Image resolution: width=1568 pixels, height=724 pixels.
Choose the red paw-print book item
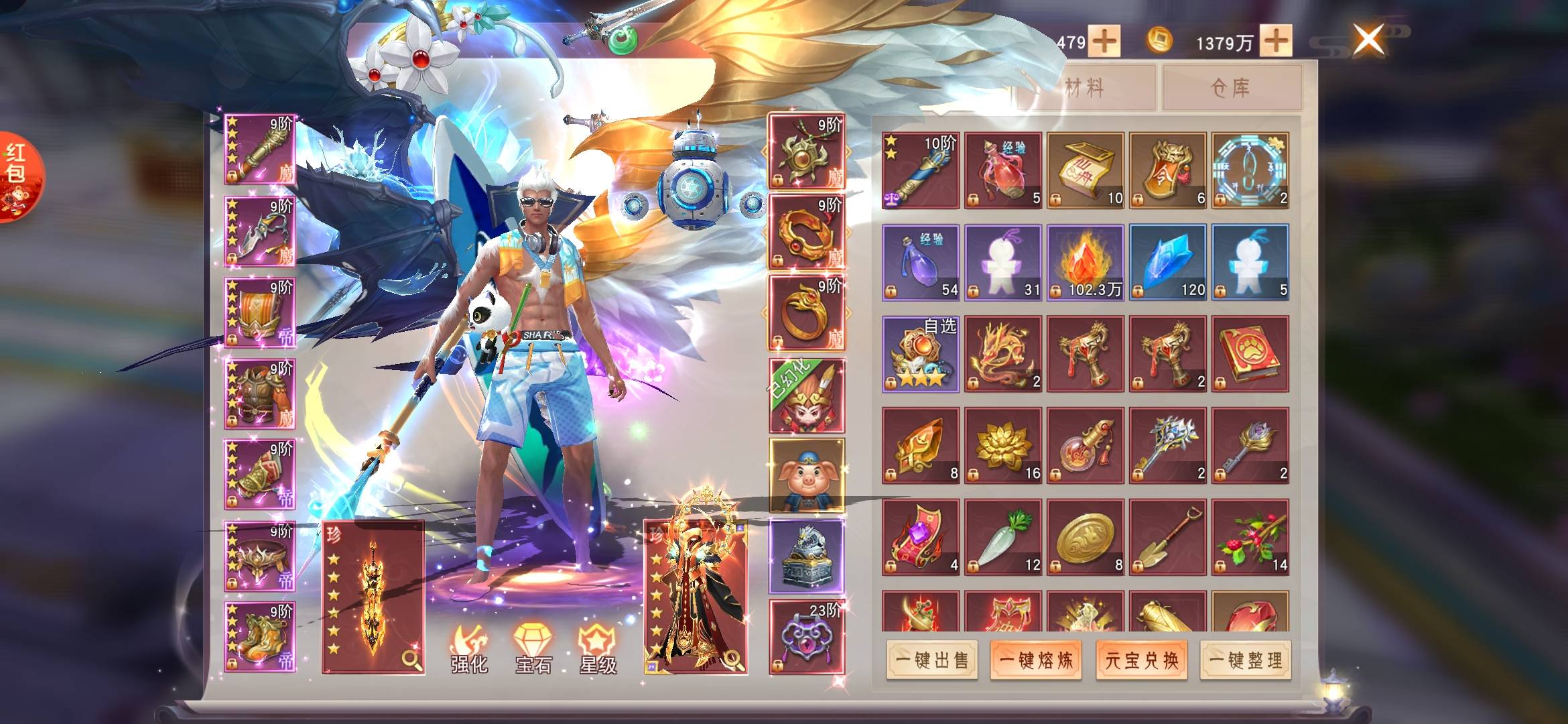1250,354
